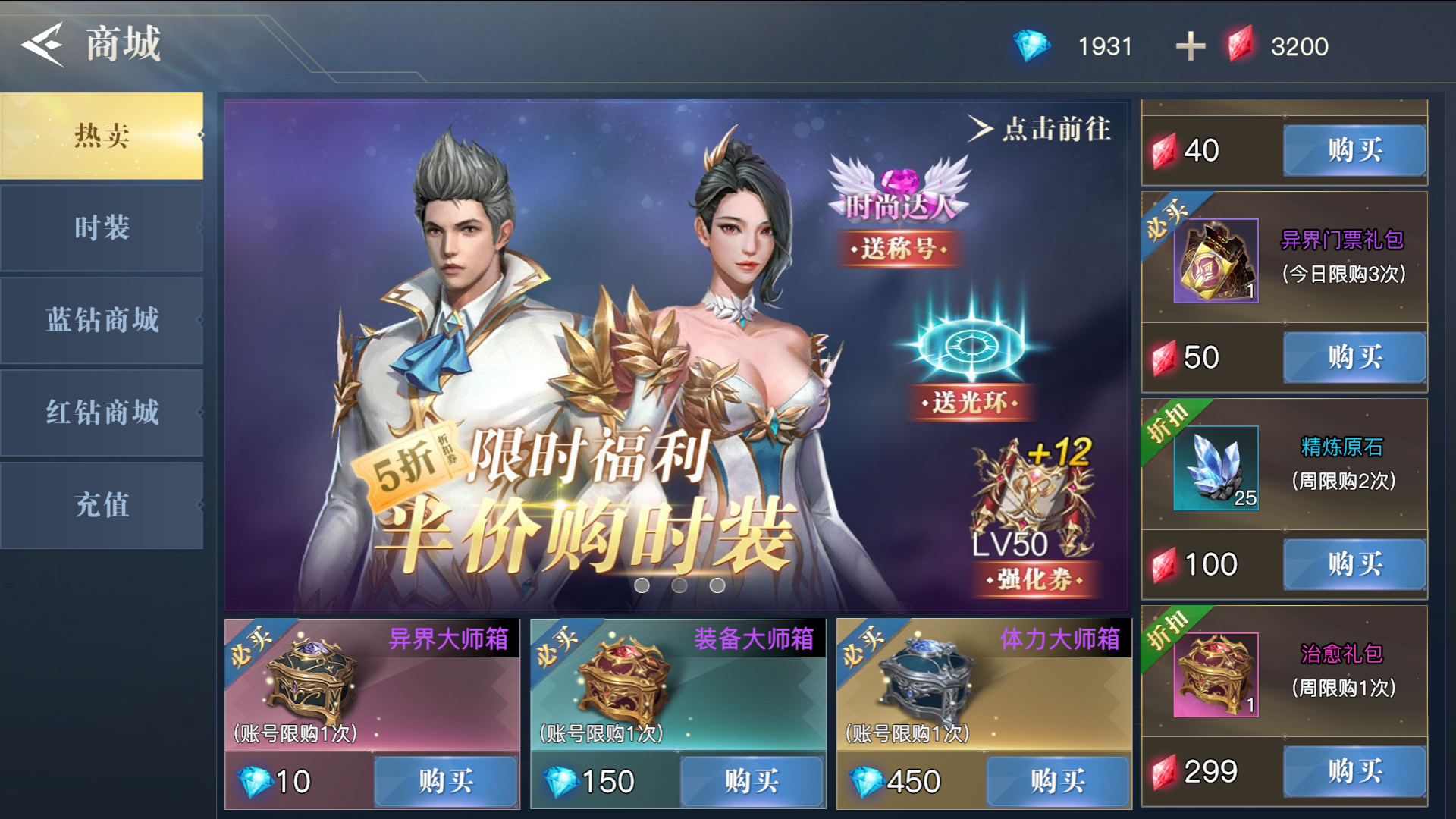Click the back arrow to exit shop
This screenshot has height=819, width=1456.
click(x=43, y=43)
